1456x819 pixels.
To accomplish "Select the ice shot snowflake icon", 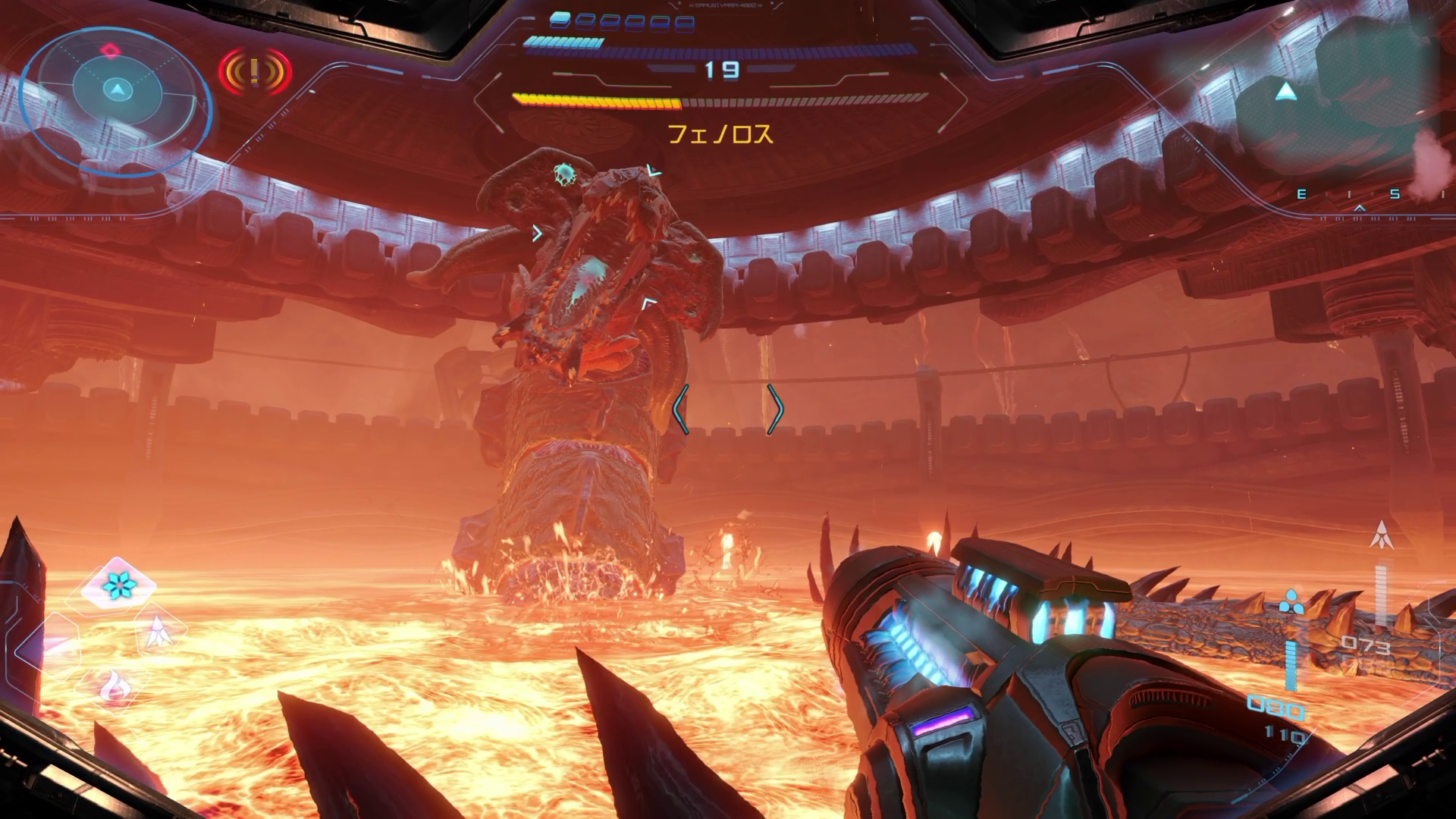I will (118, 584).
